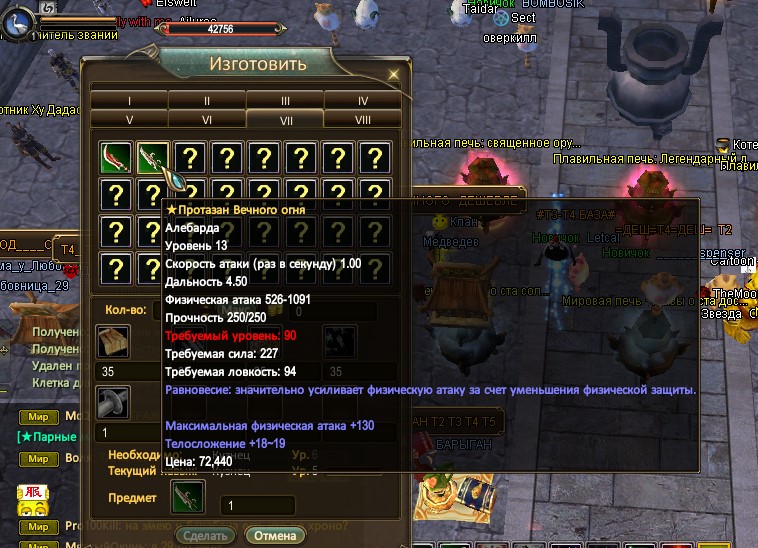Click the metal blade material slot
Viewport: 758px width, 548px height.
[x=112, y=402]
